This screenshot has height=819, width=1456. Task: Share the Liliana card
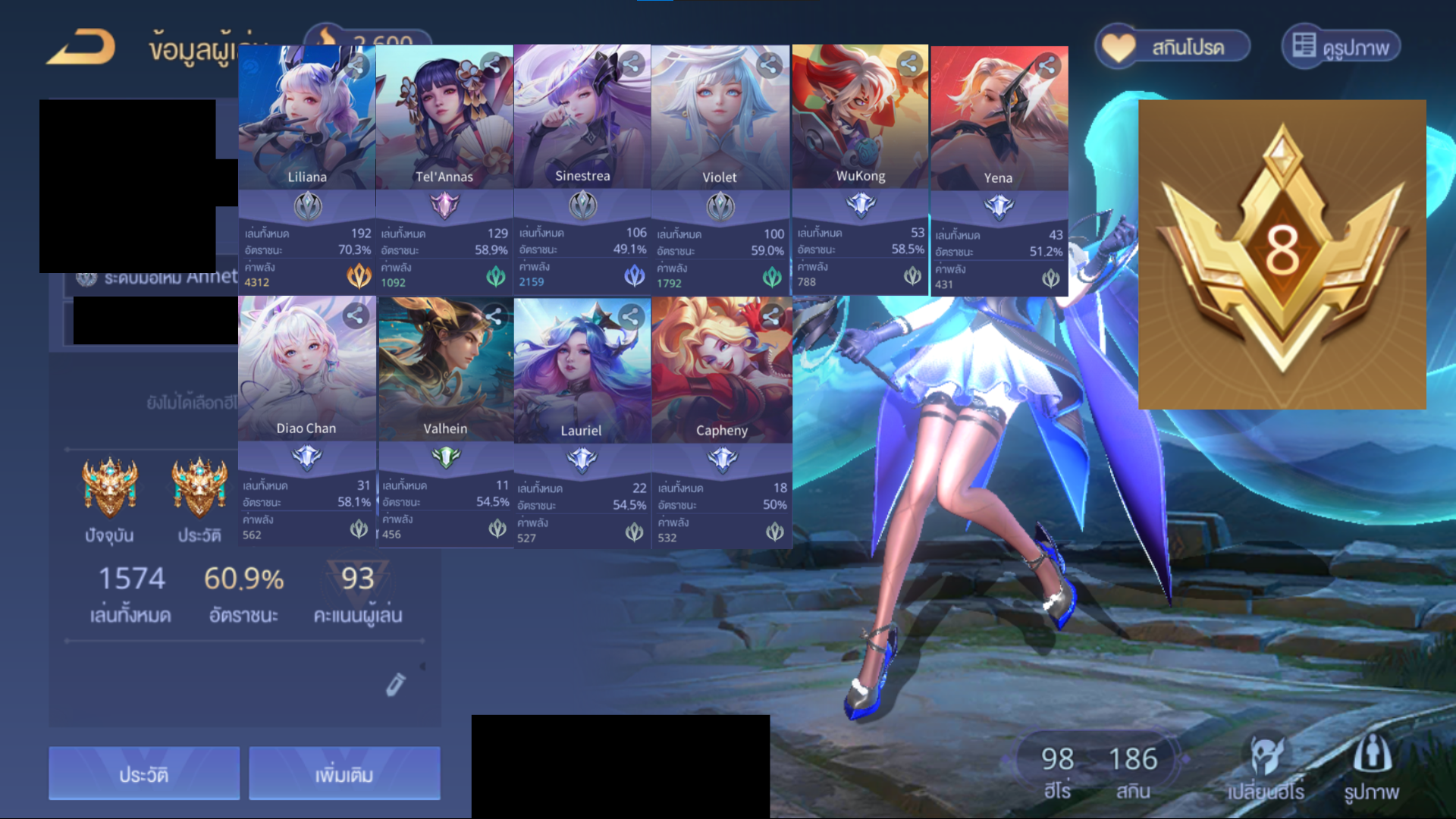point(356,67)
